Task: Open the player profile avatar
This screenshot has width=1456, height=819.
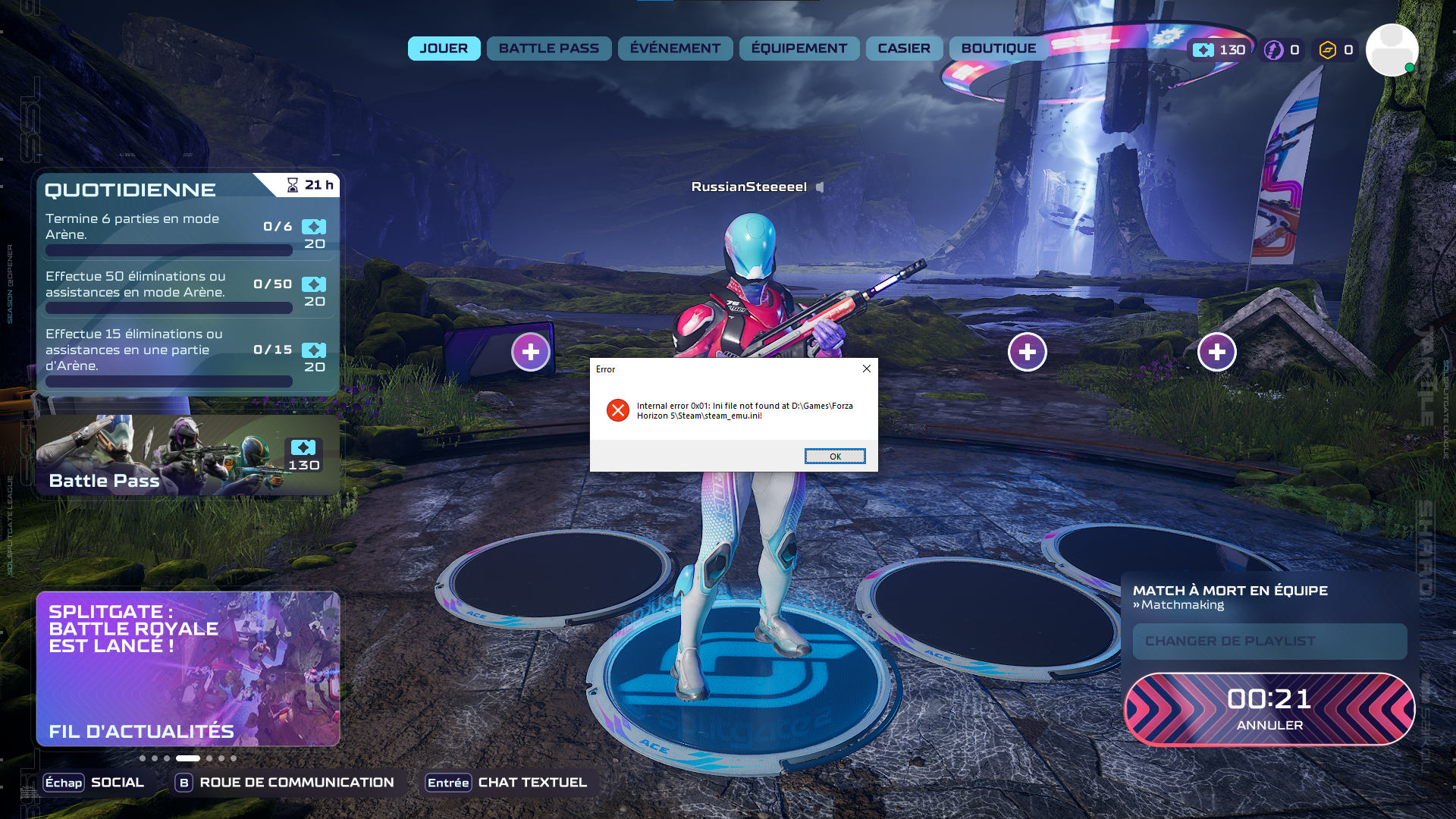Action: click(x=1392, y=50)
